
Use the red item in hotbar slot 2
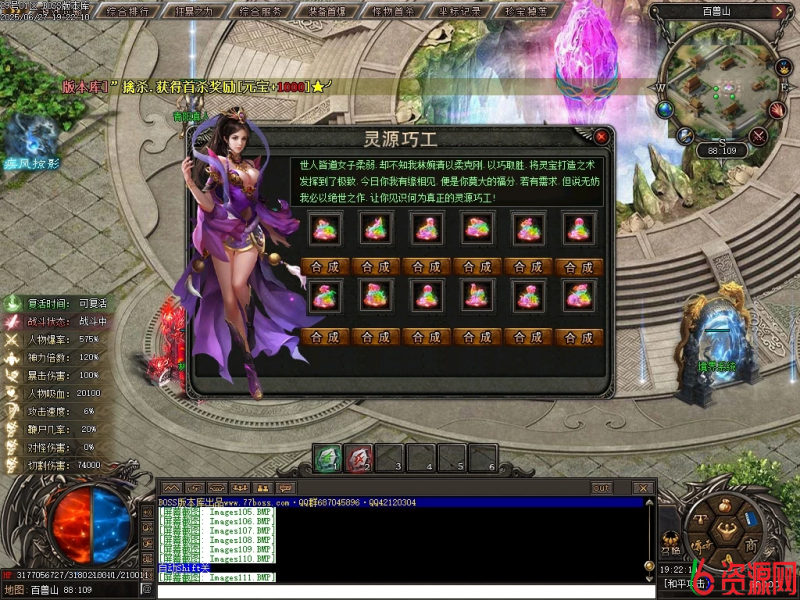click(x=359, y=458)
